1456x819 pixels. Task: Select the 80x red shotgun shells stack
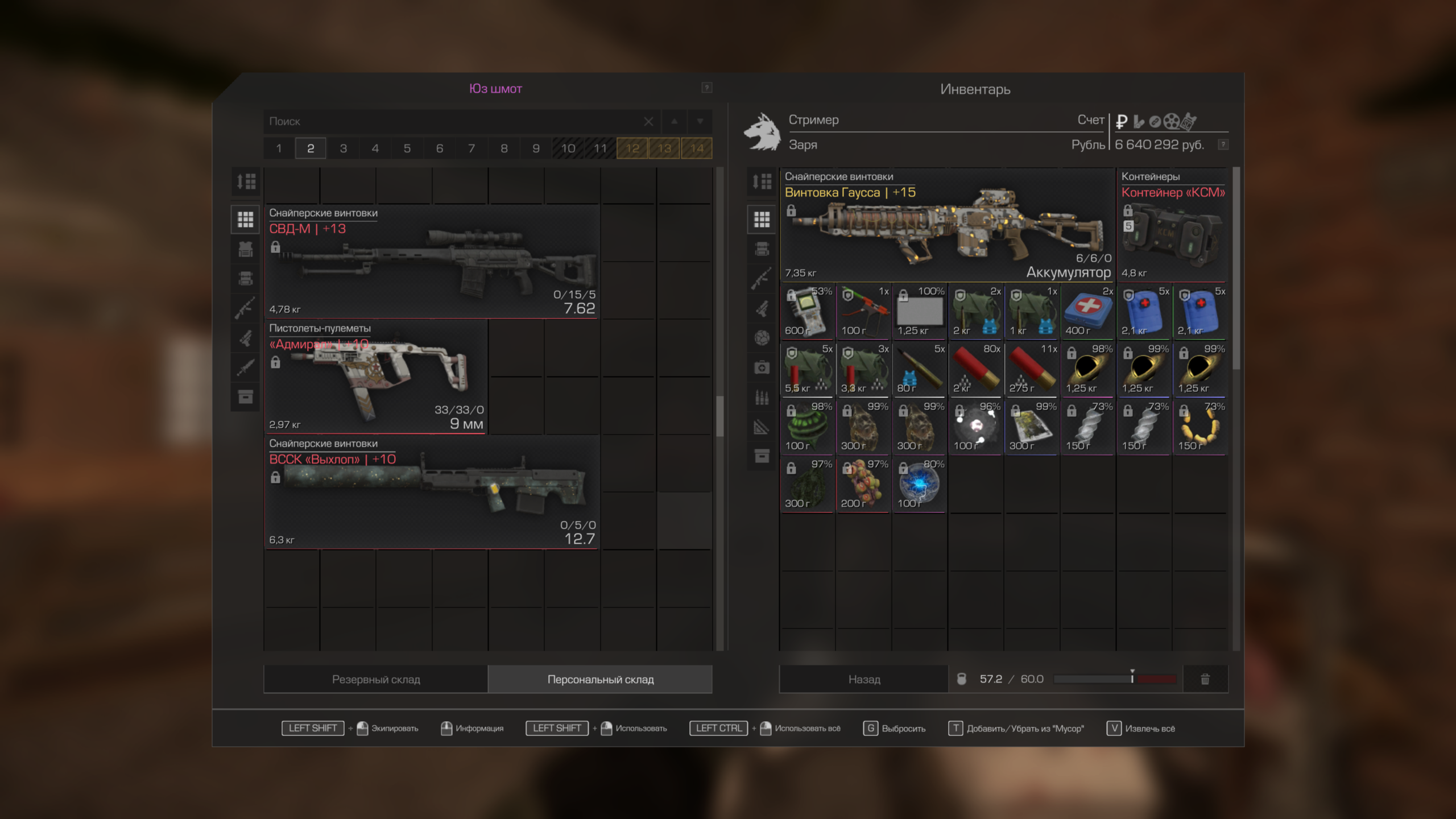[x=975, y=369]
